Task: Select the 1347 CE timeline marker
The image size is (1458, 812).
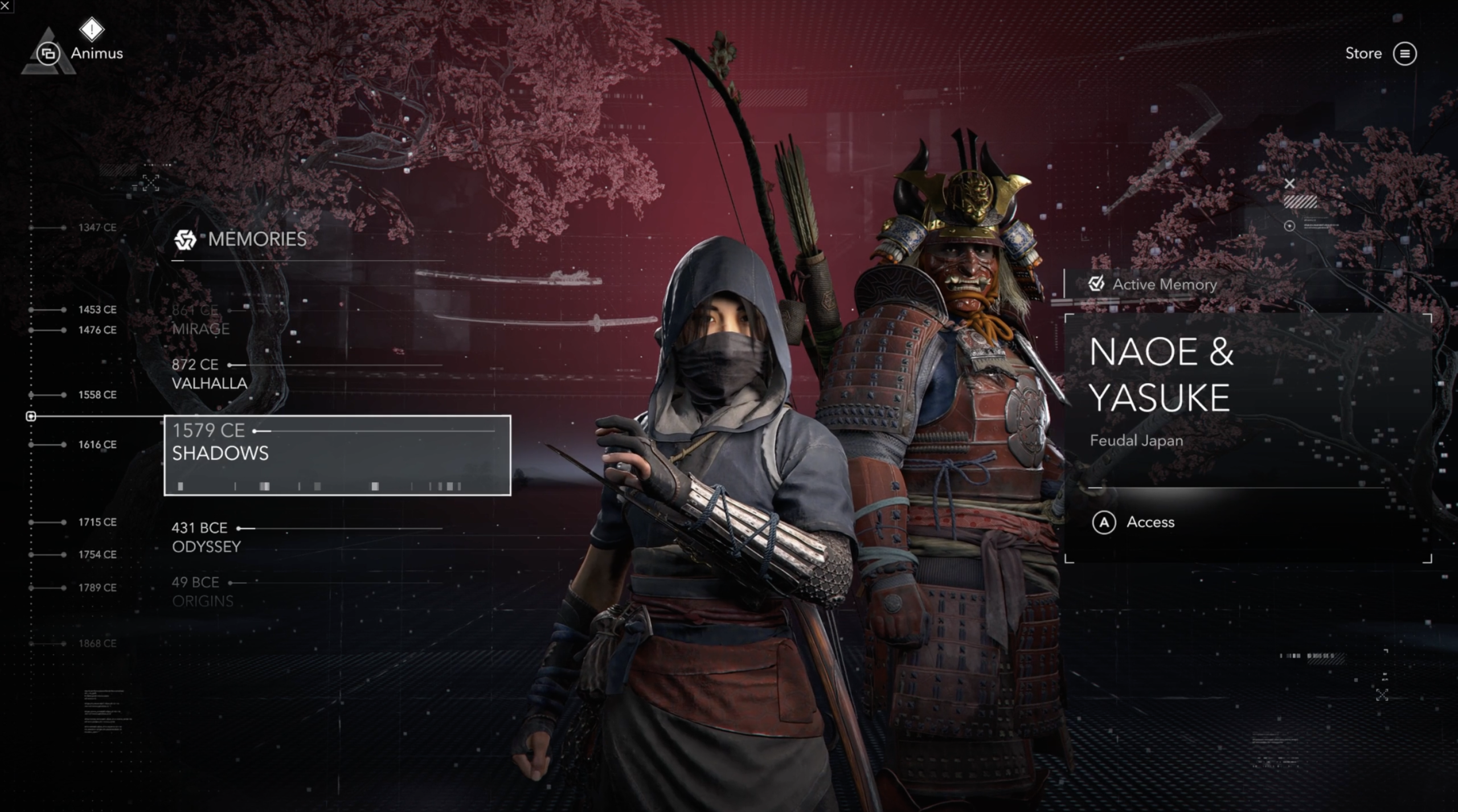Action: coord(97,228)
